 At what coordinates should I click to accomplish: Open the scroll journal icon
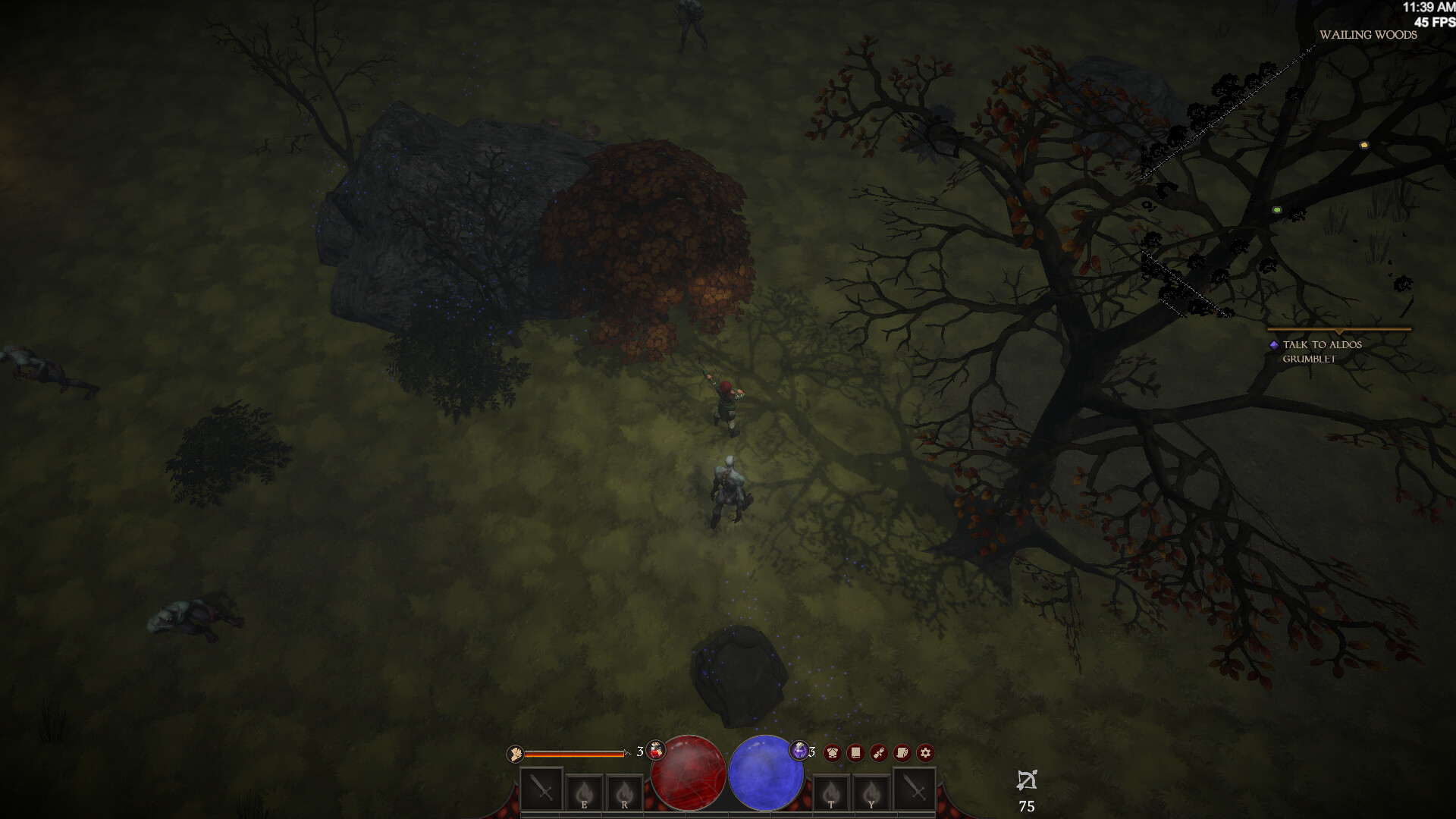(901, 752)
